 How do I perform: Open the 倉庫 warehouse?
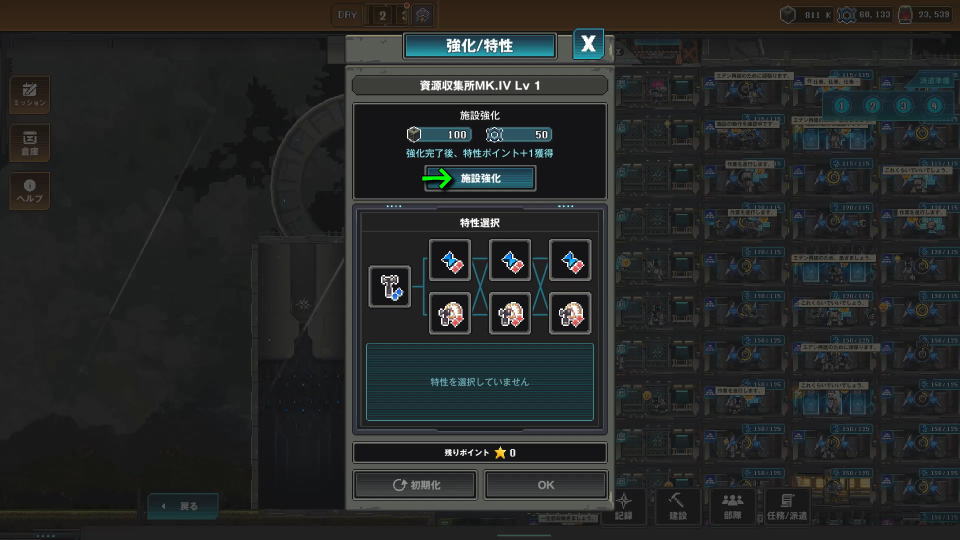[29, 142]
